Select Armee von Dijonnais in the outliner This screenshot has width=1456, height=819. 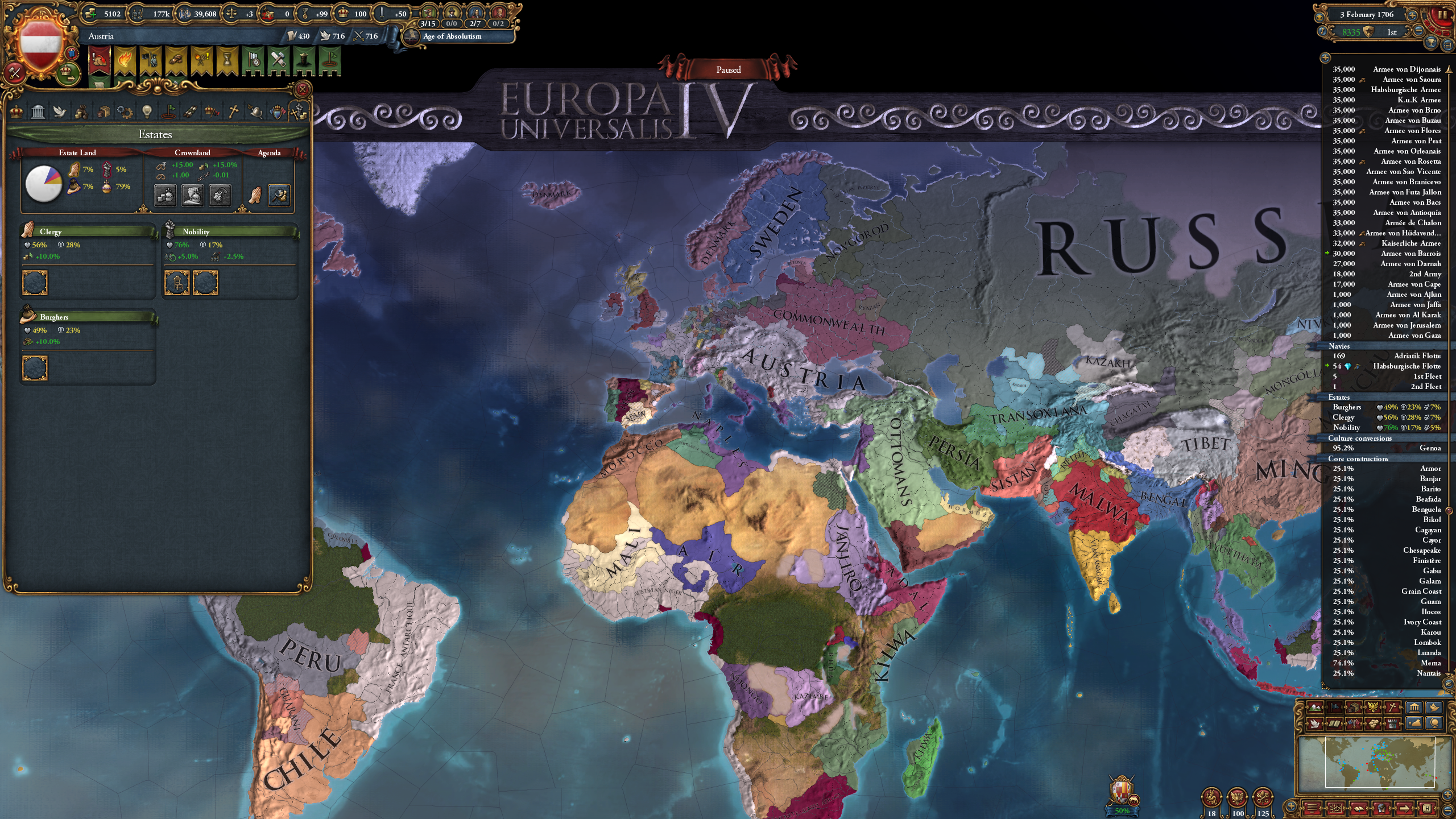tap(1405, 71)
